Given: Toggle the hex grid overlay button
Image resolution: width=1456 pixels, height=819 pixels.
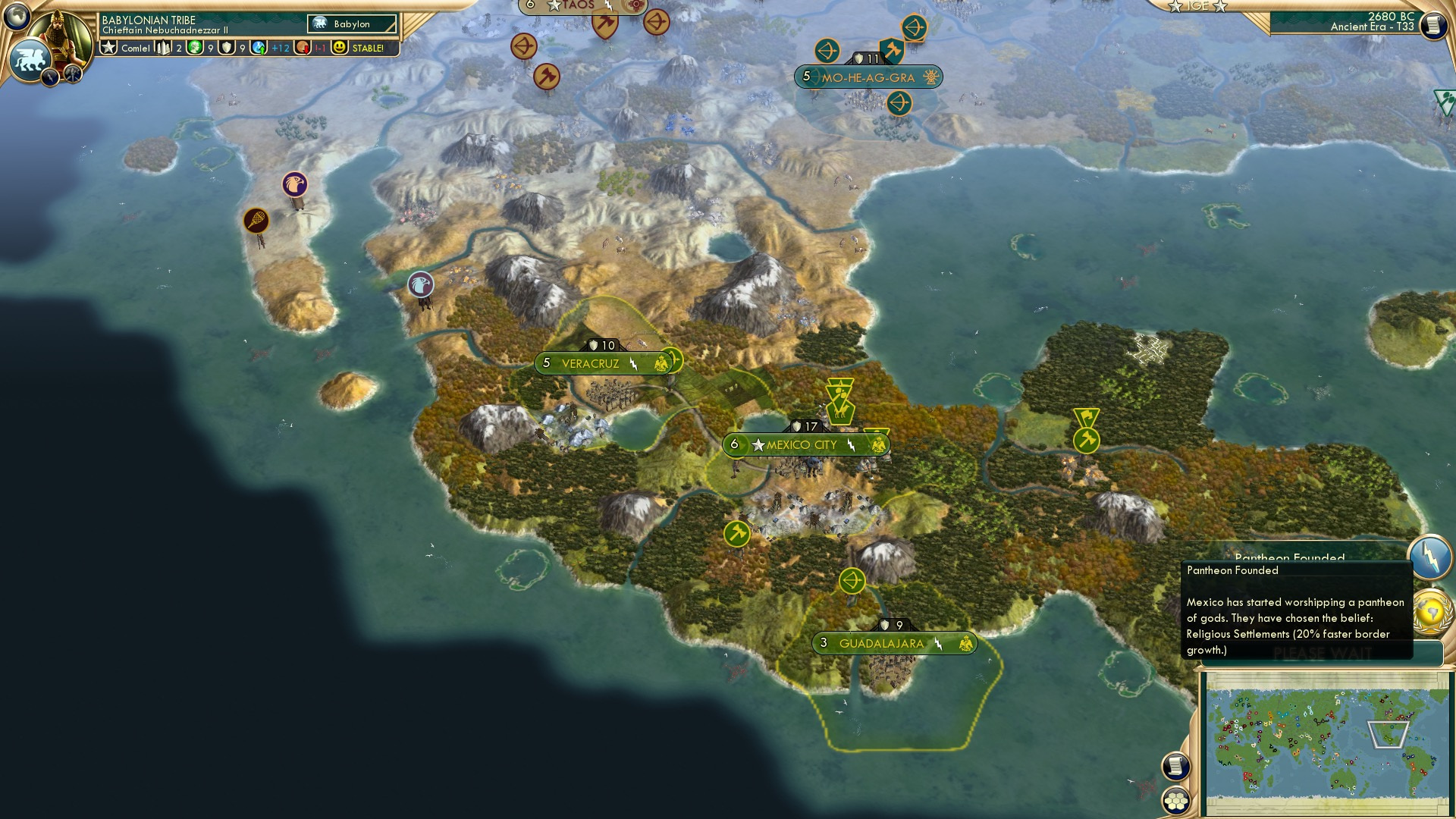Looking at the screenshot, I should pyautogui.click(x=1176, y=801).
